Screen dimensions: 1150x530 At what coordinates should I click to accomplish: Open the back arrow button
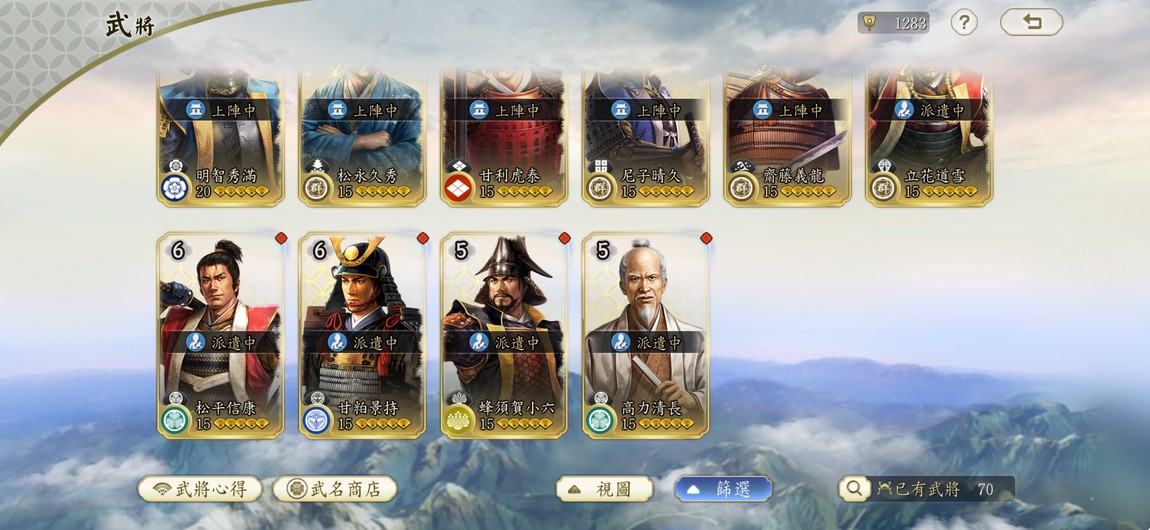(x=1031, y=22)
